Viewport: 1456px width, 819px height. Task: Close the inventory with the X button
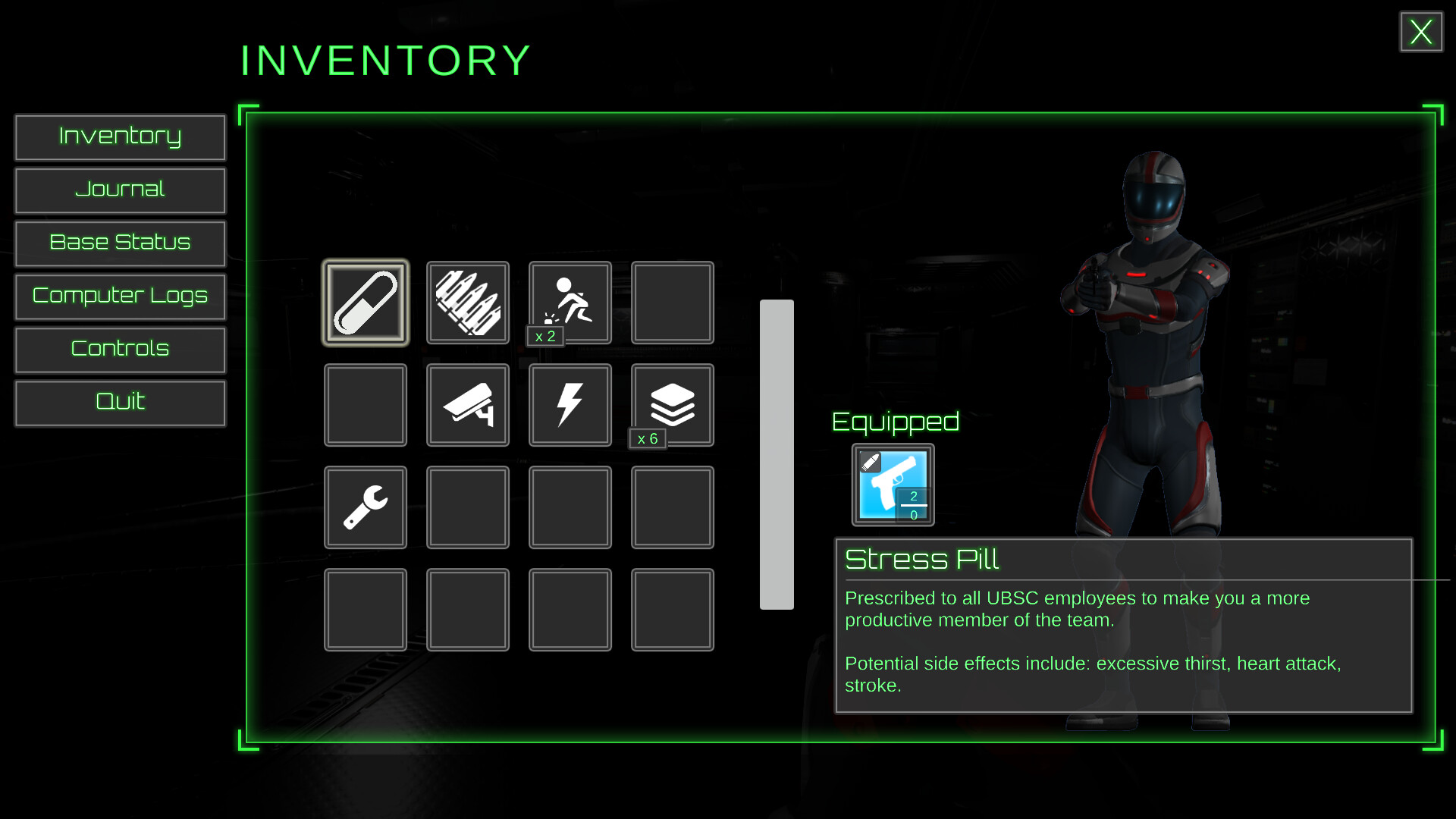1420,32
